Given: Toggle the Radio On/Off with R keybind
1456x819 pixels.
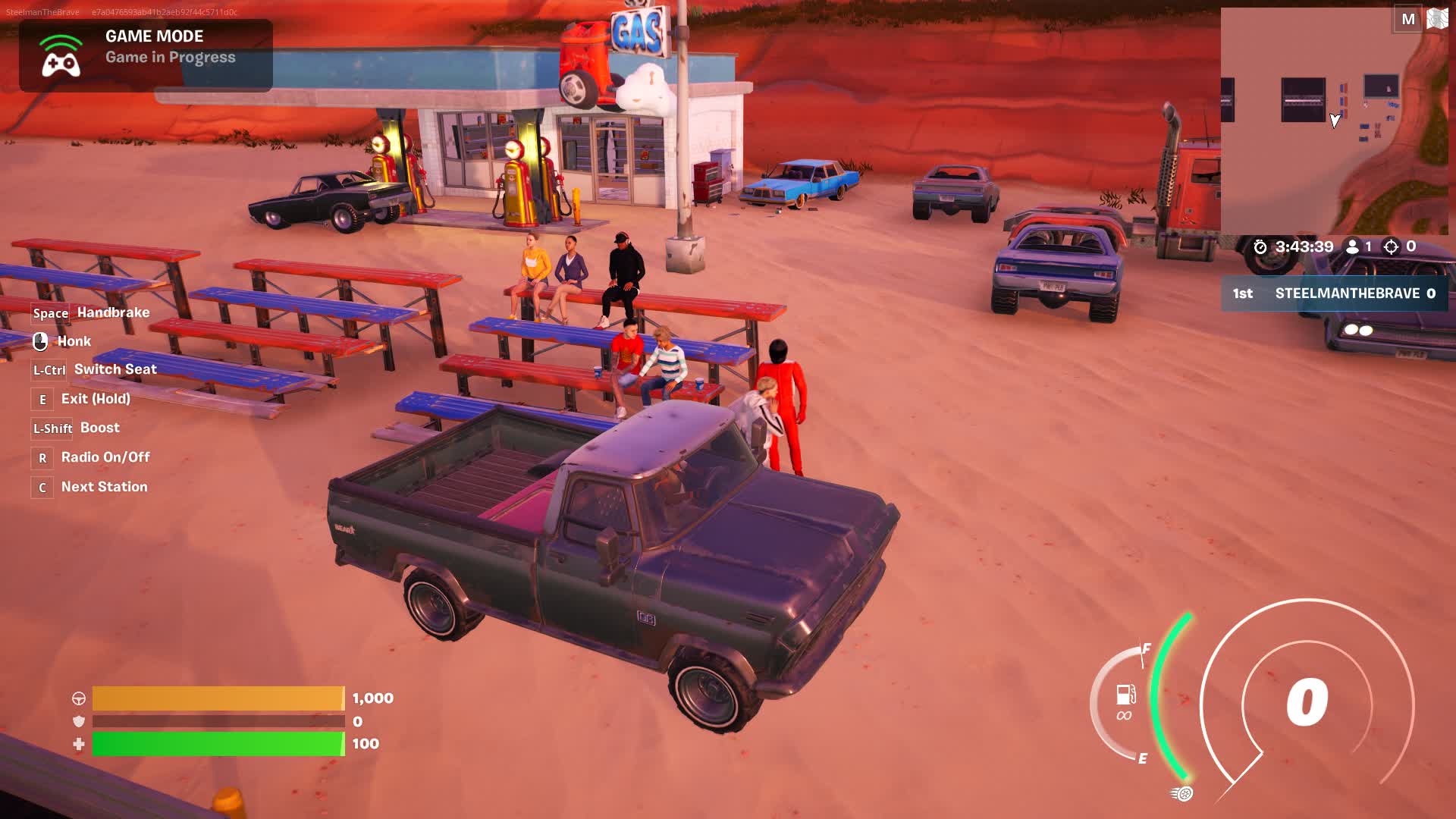Looking at the screenshot, I should [x=42, y=457].
